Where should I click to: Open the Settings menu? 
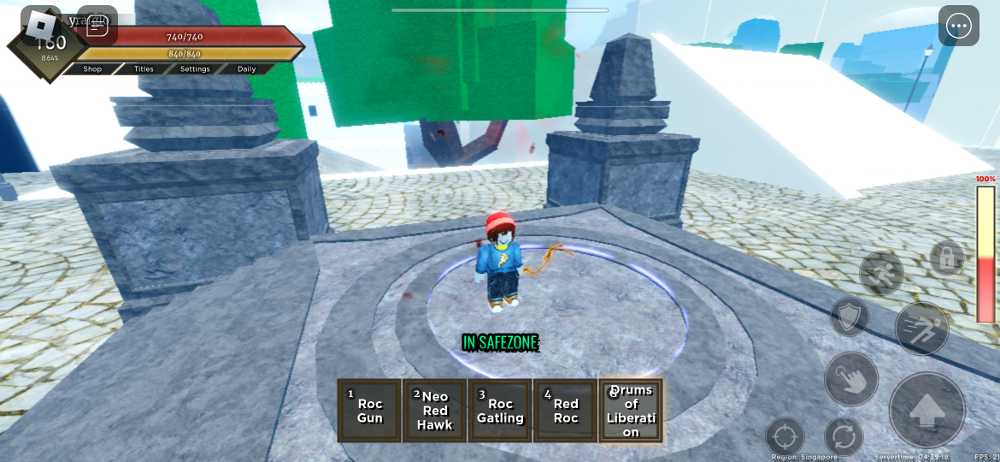[195, 69]
